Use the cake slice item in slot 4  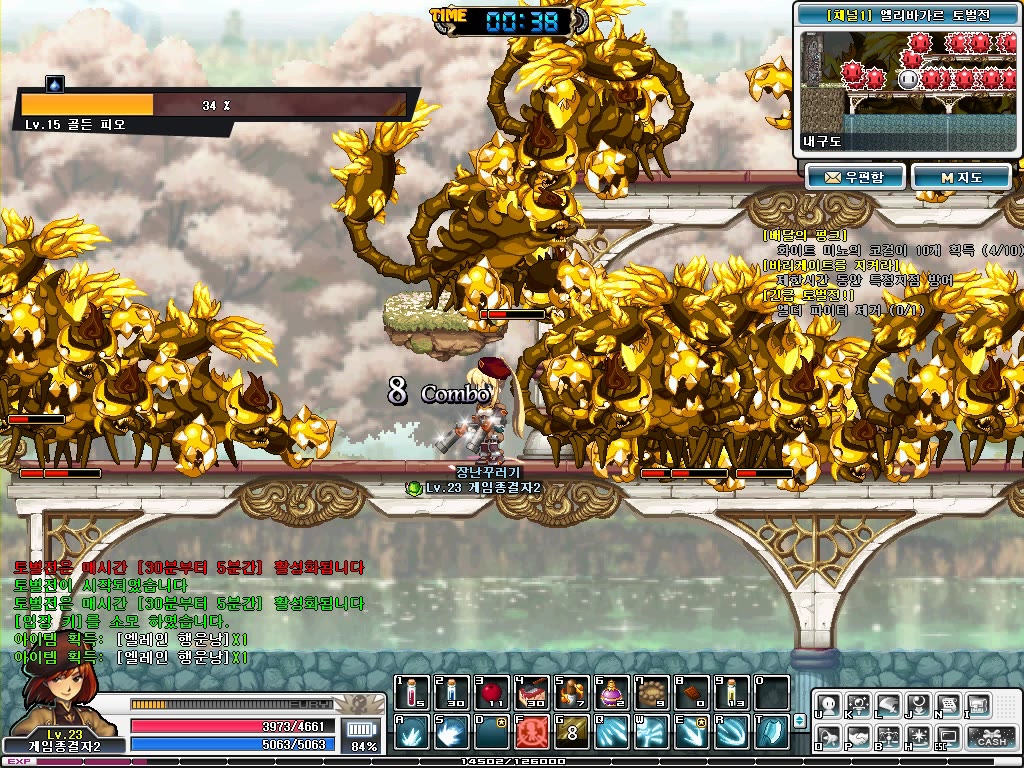[531, 692]
